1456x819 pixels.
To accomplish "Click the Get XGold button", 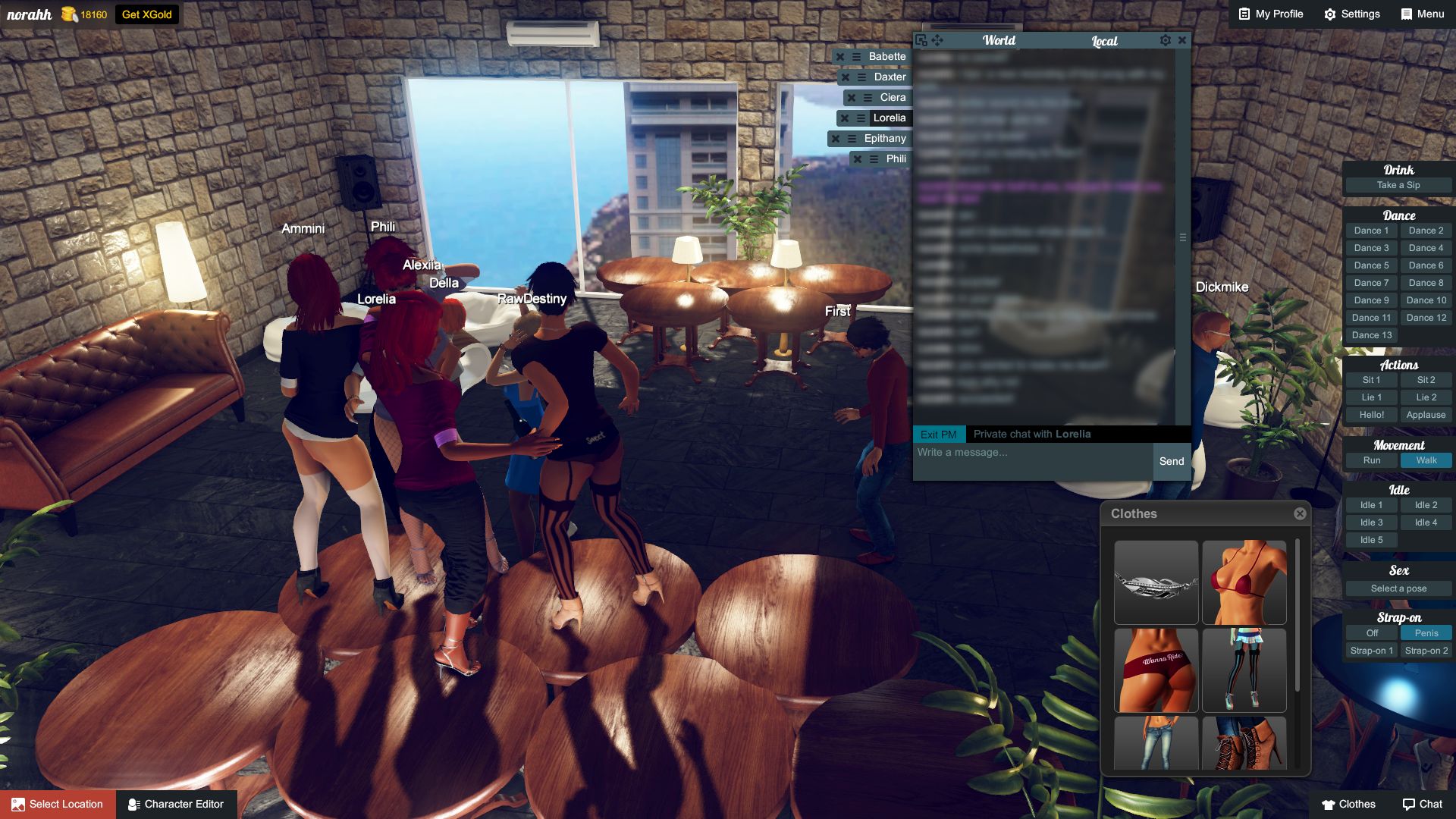I will click(x=146, y=14).
